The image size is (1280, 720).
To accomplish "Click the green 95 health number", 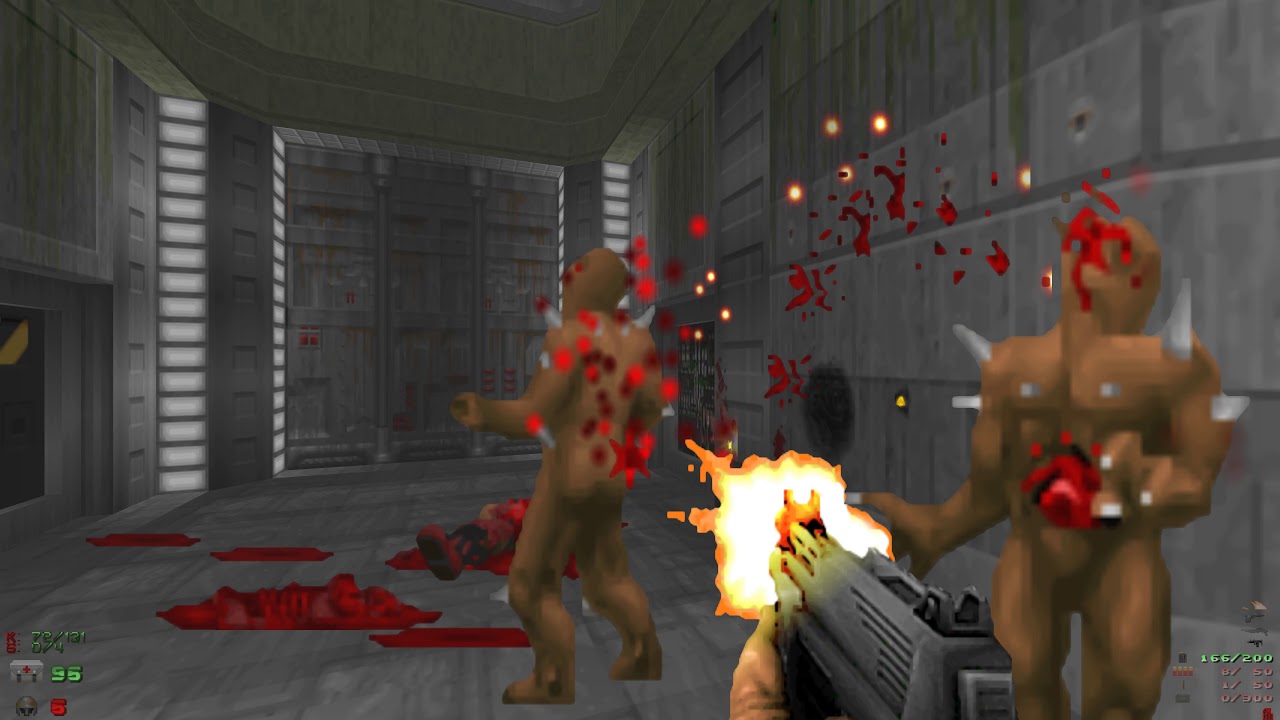I will coord(66,673).
